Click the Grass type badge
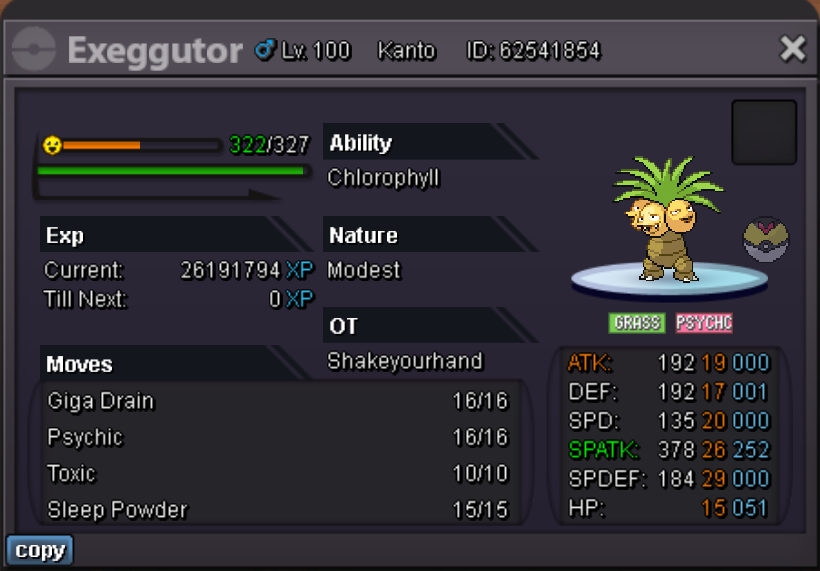The height and width of the screenshot is (571, 820). coord(636,322)
